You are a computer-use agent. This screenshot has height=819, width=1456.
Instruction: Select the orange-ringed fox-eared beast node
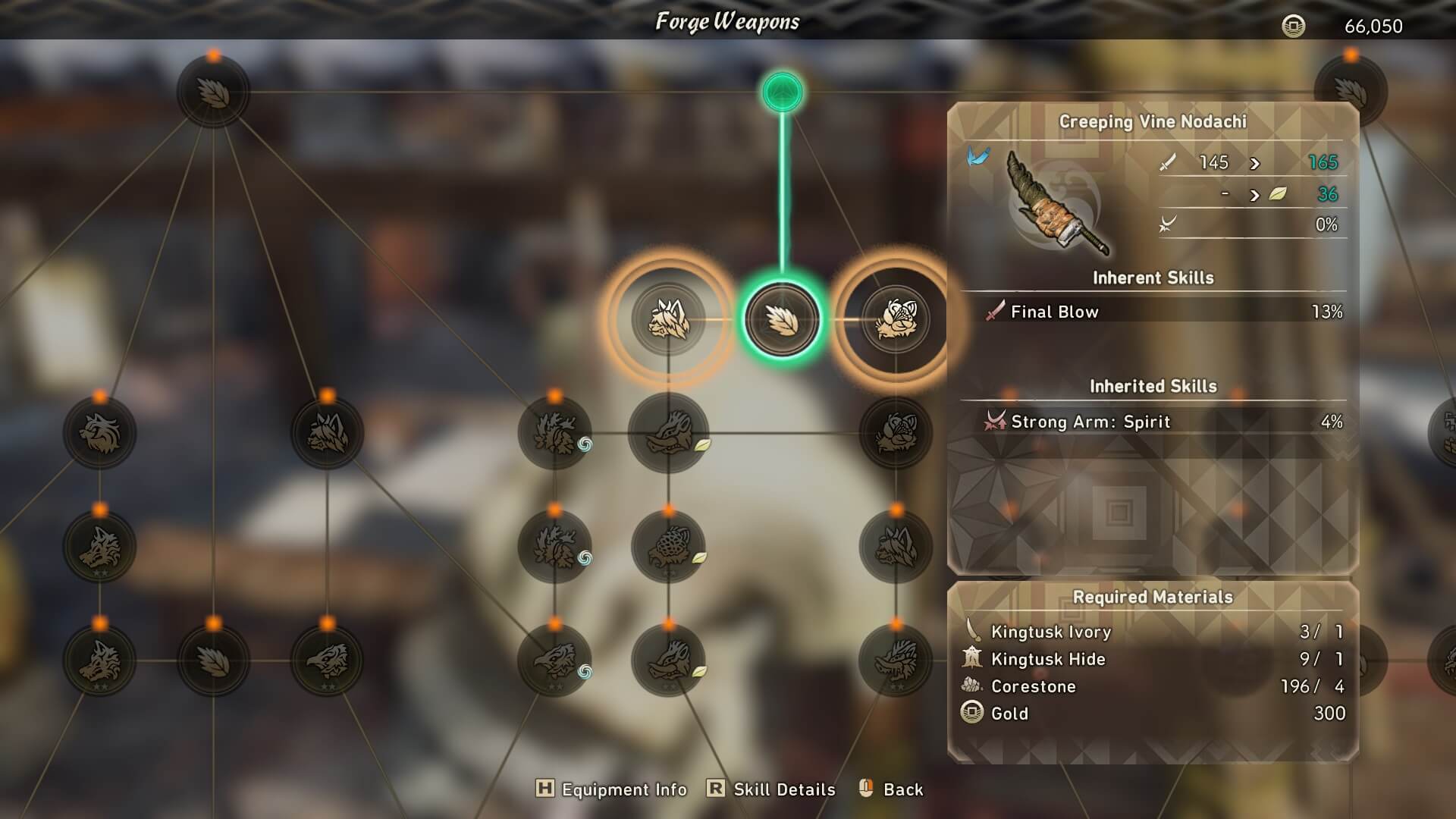(x=668, y=319)
